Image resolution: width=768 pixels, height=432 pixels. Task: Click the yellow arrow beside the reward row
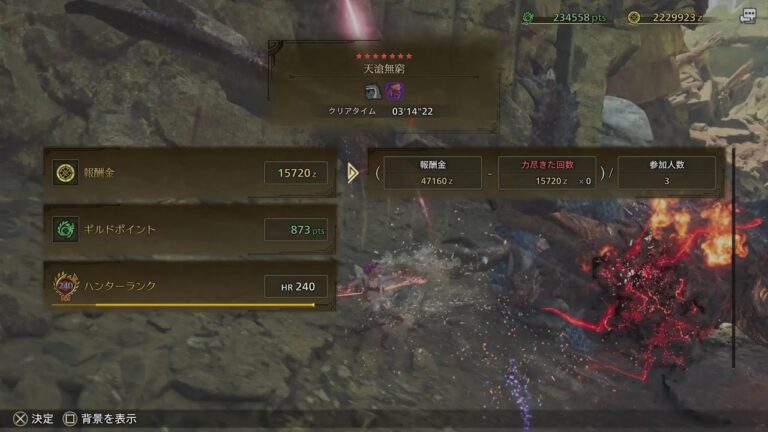click(352, 173)
